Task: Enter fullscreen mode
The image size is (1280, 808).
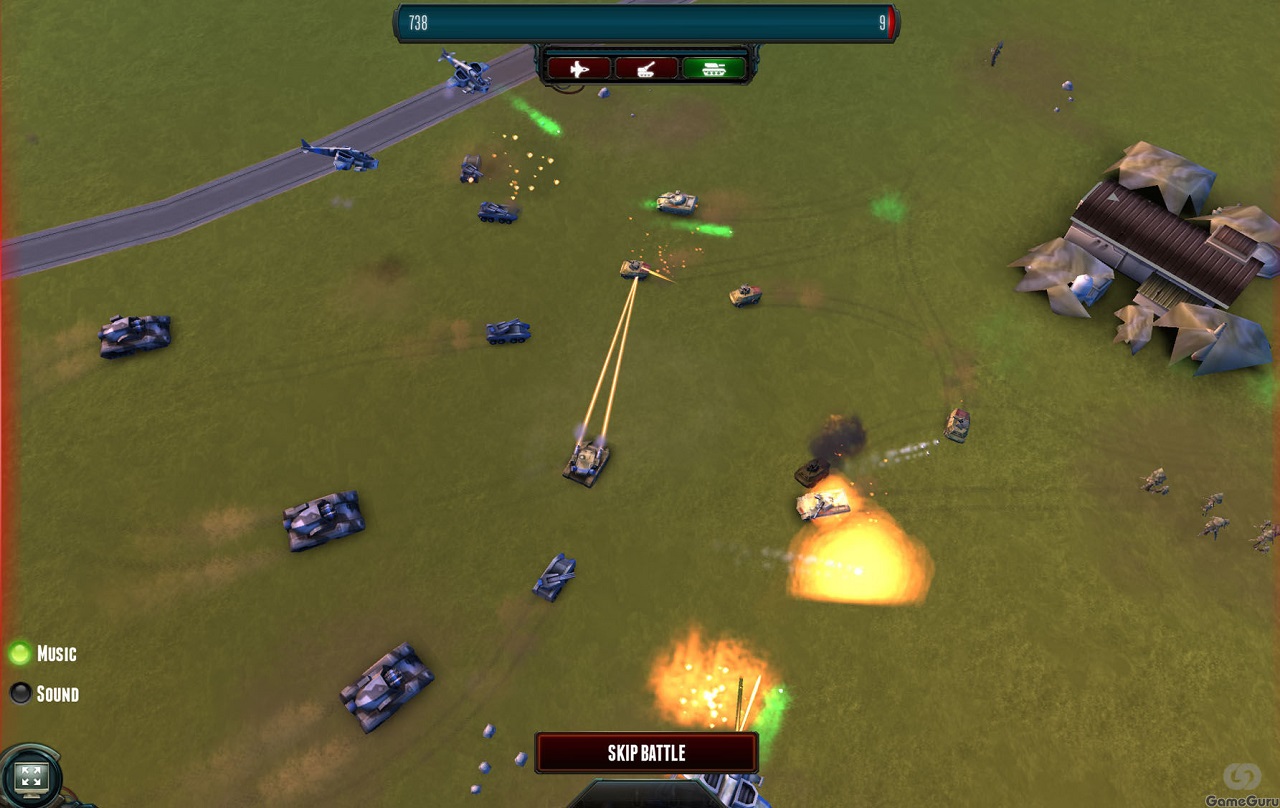Action: pyautogui.click(x=30, y=776)
